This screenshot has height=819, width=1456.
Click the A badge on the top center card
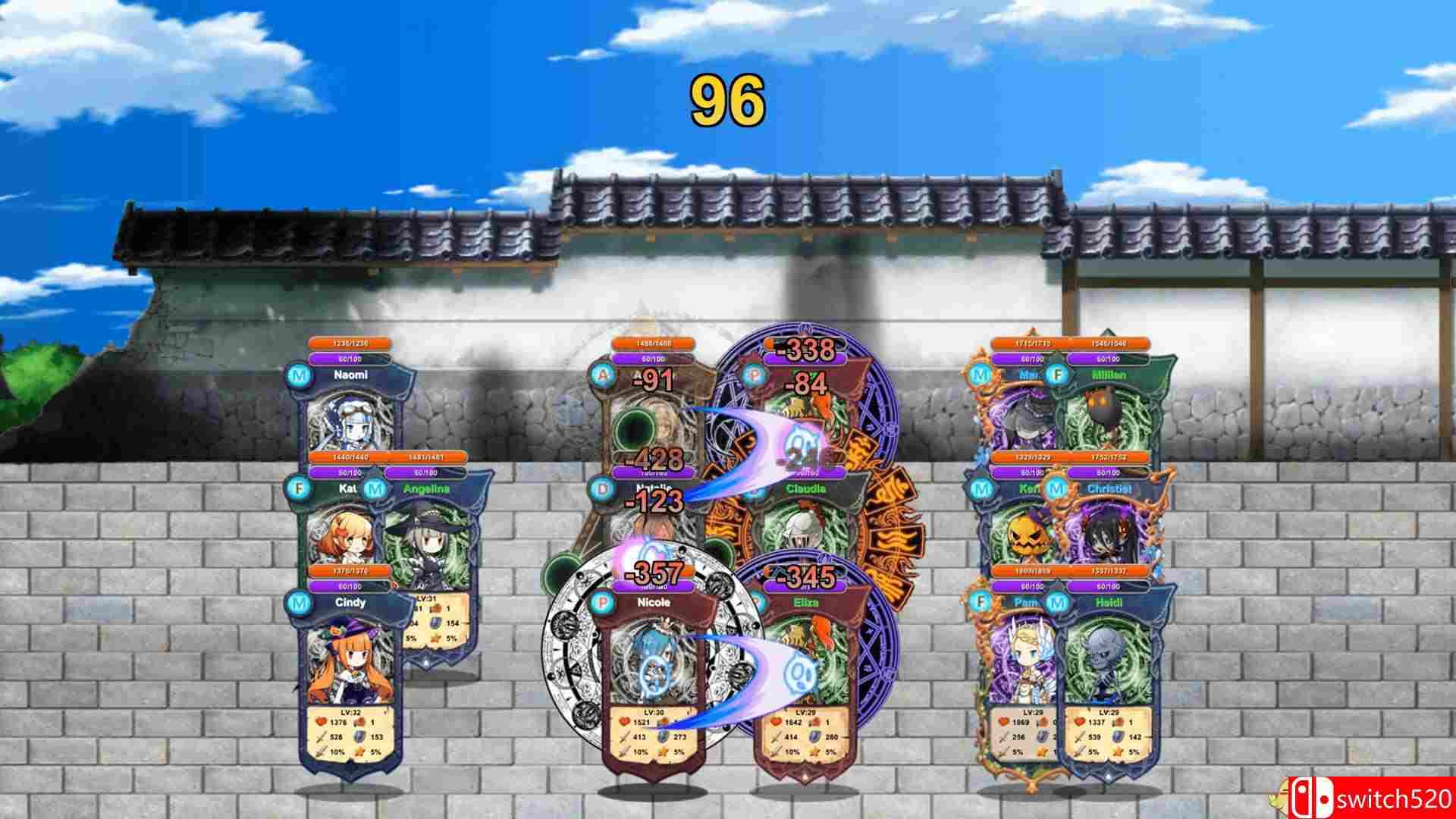[601, 376]
